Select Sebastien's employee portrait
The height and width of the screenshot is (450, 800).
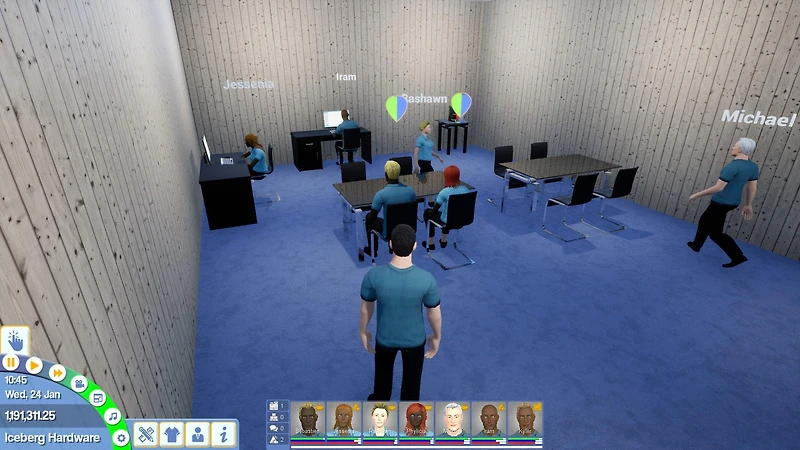tap(309, 420)
